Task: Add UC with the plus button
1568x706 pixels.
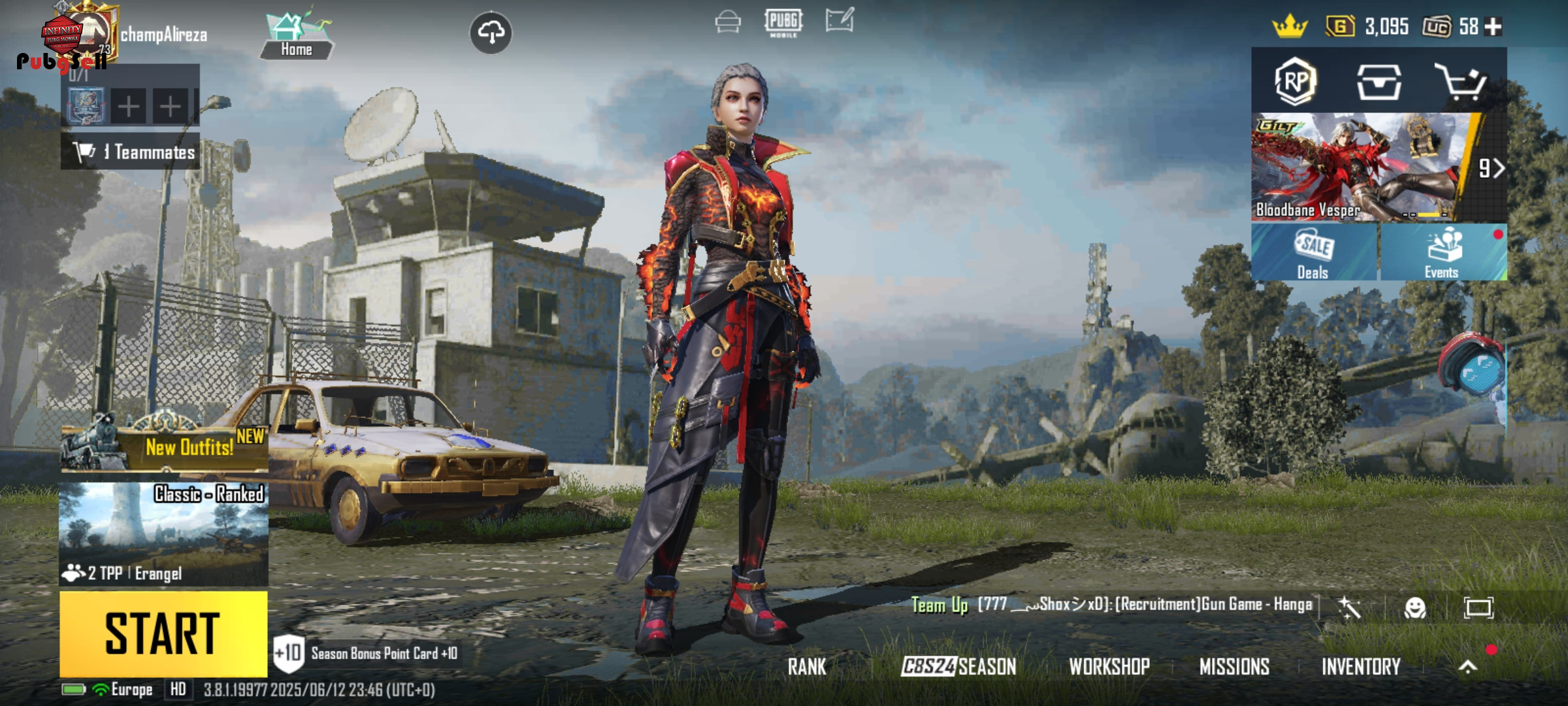Action: 1494,27
